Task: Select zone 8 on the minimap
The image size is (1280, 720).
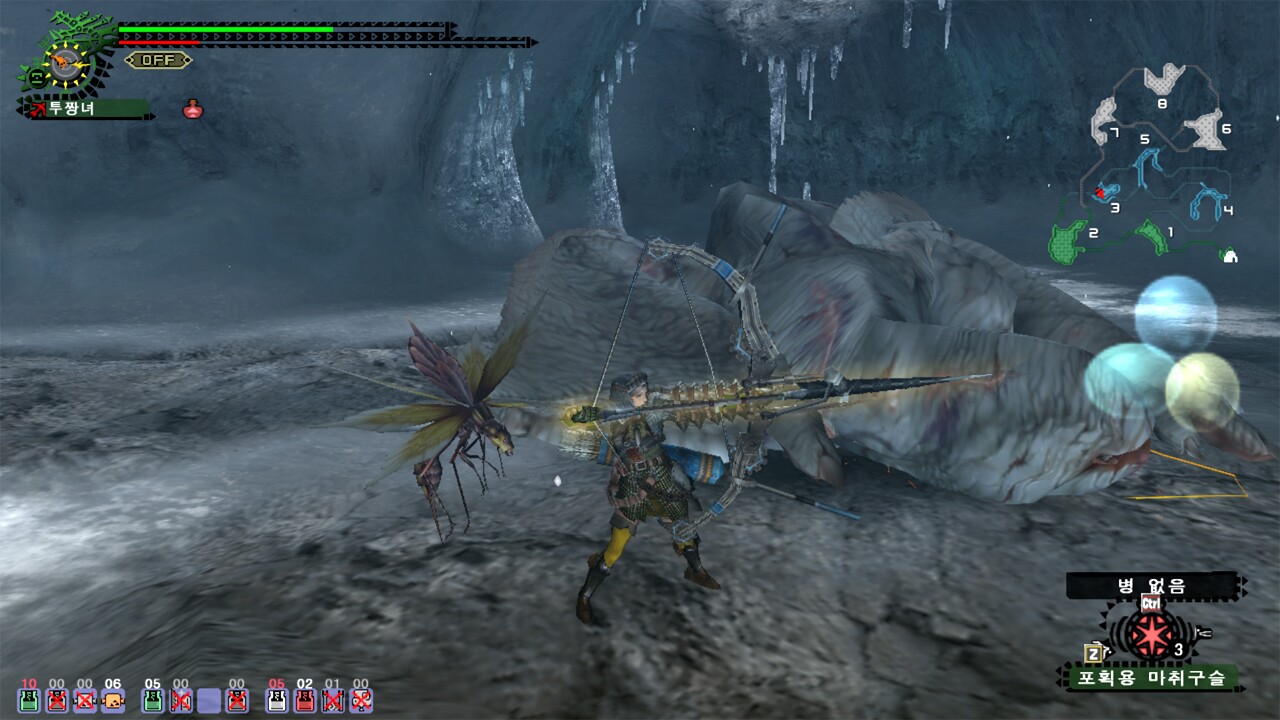Action: click(x=1163, y=80)
